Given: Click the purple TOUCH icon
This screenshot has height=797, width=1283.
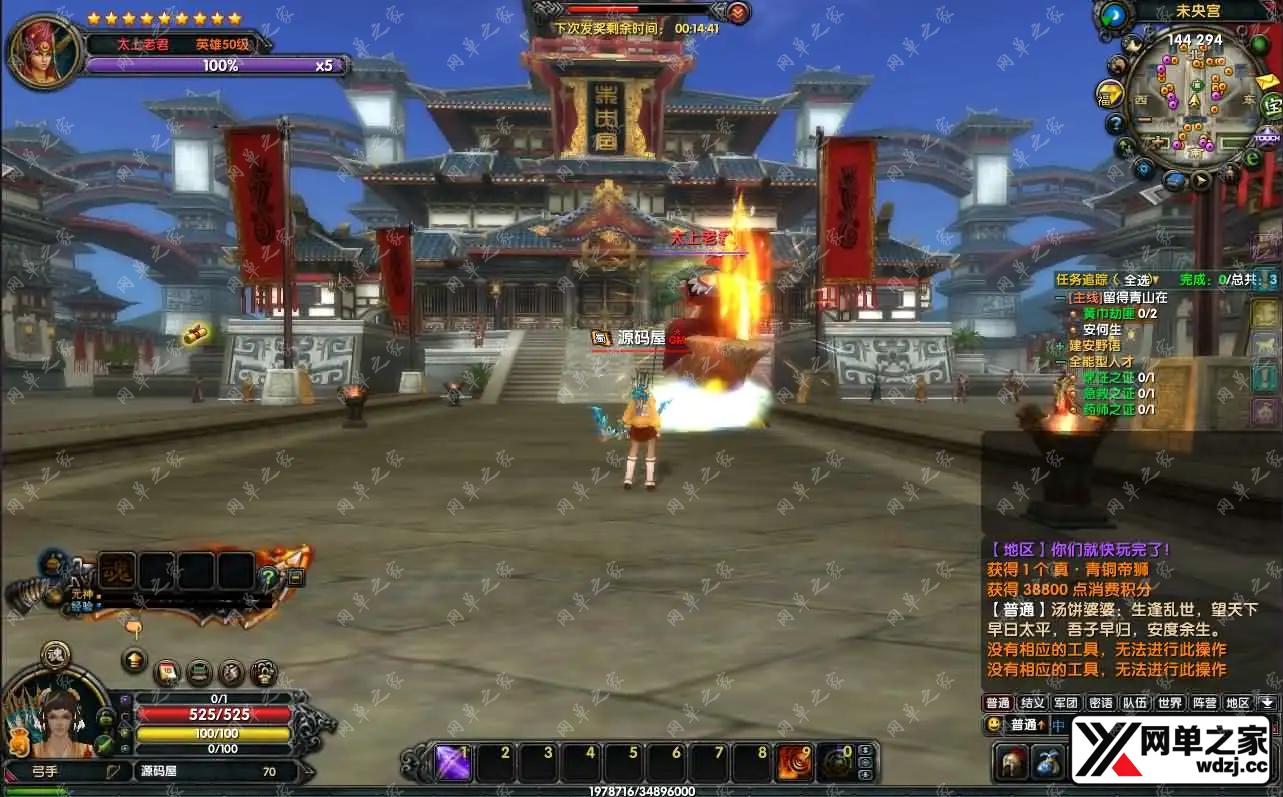Looking at the screenshot, I should (1268, 137).
